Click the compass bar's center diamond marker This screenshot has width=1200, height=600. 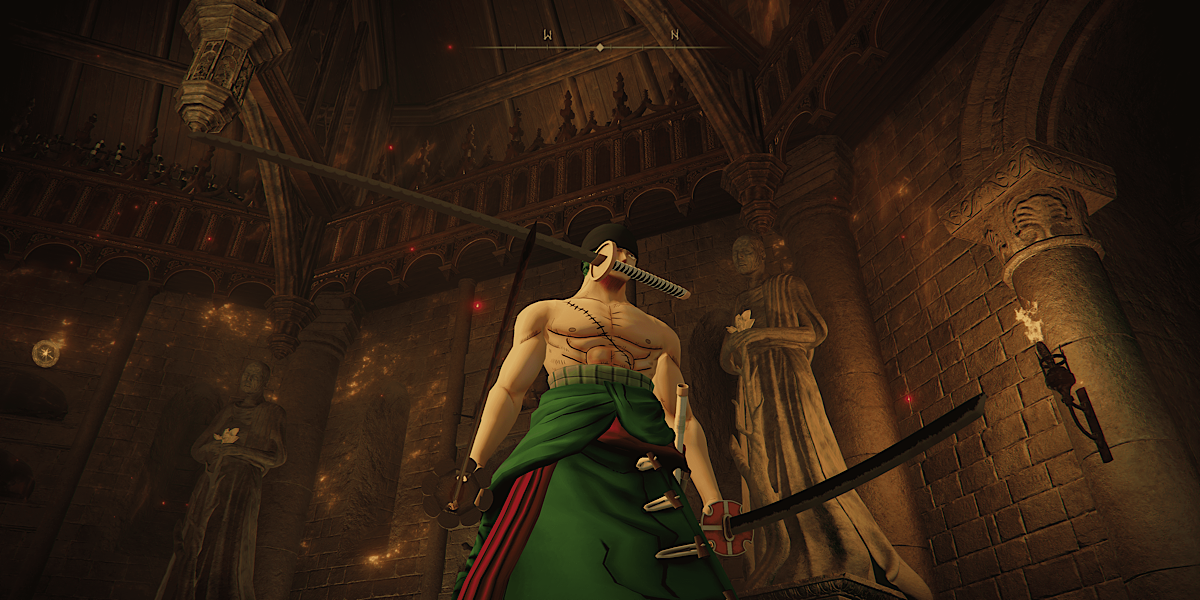600,47
